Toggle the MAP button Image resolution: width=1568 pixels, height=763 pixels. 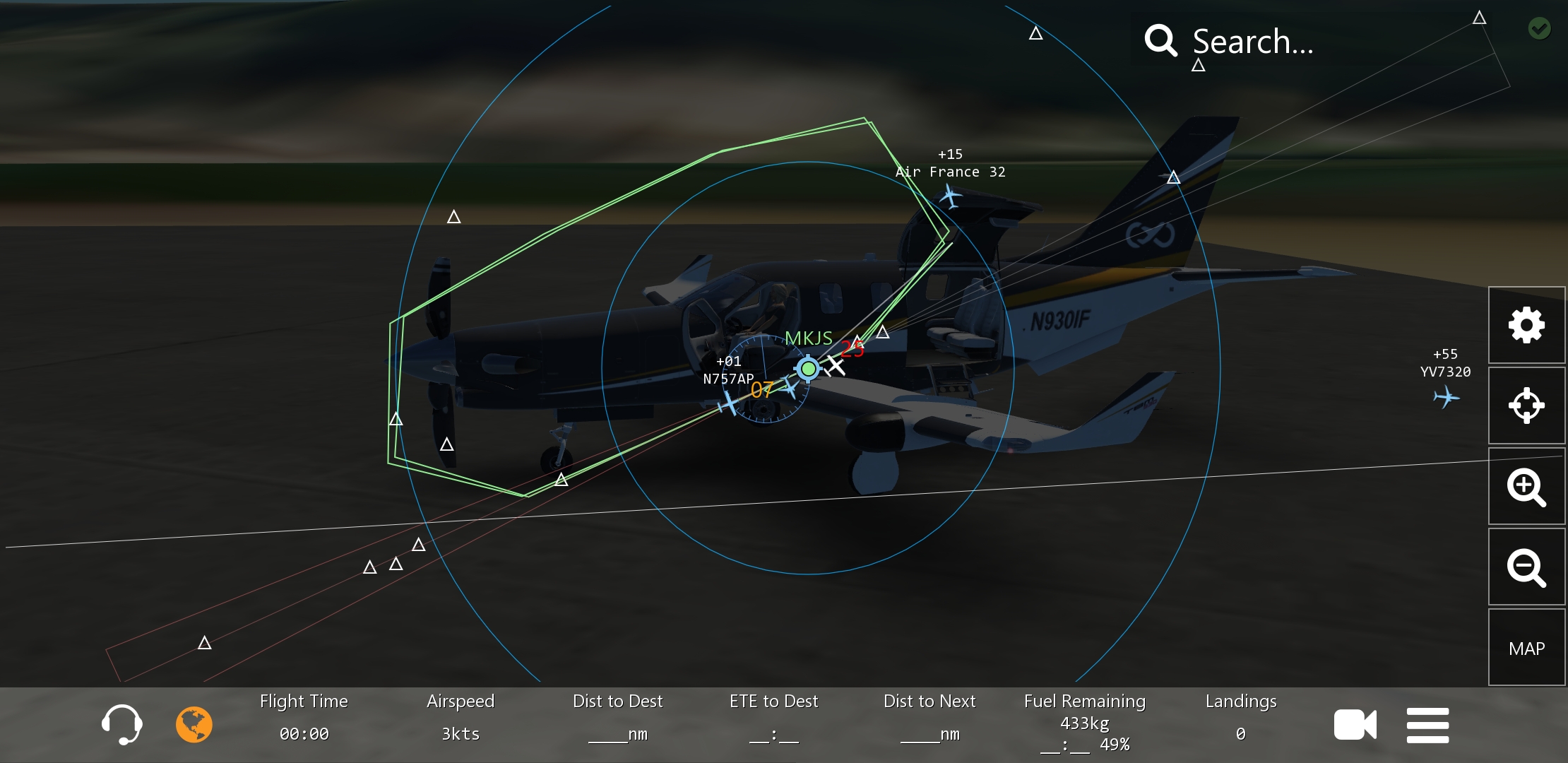(1526, 648)
